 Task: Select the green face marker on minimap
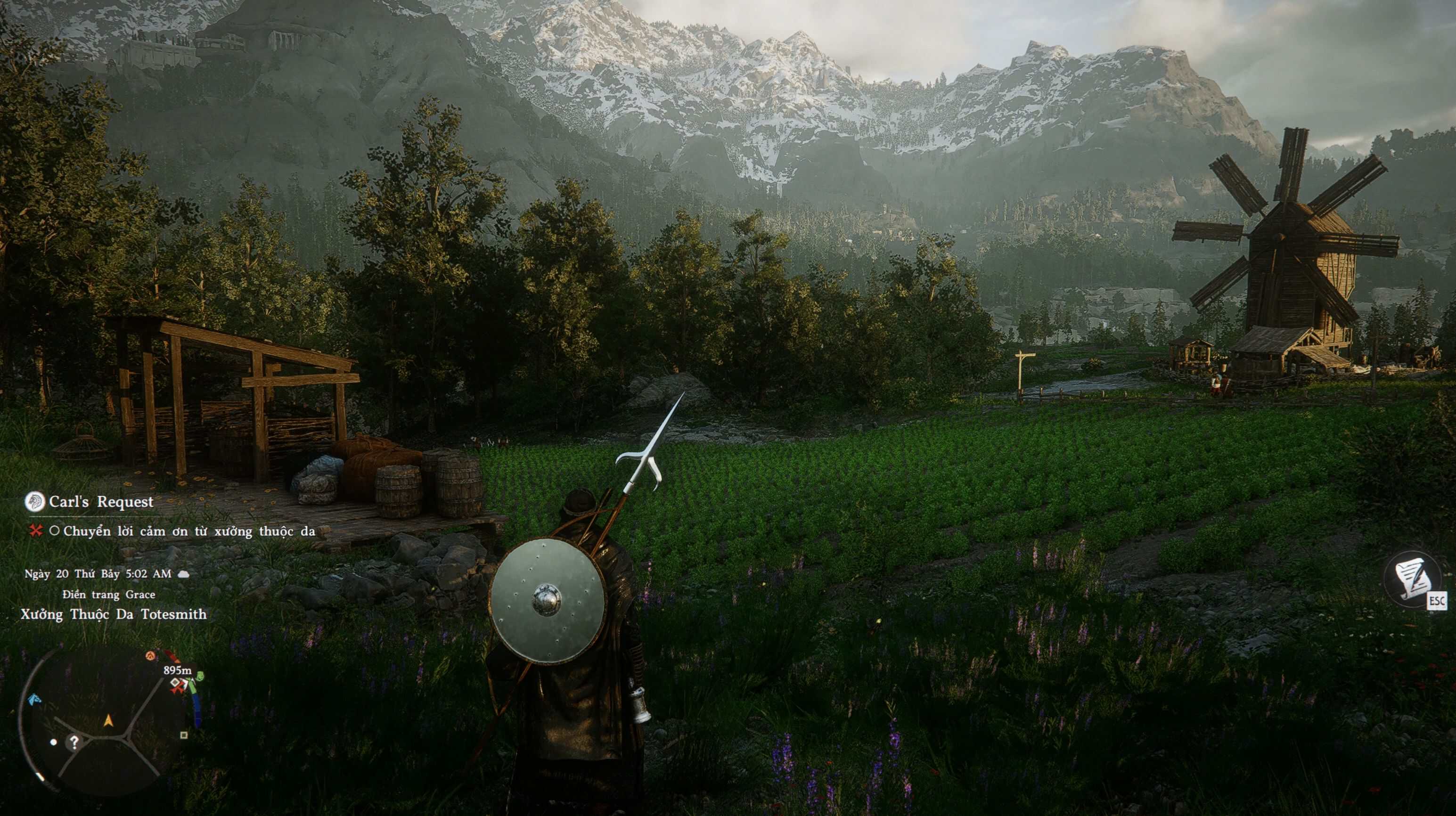pos(199,676)
